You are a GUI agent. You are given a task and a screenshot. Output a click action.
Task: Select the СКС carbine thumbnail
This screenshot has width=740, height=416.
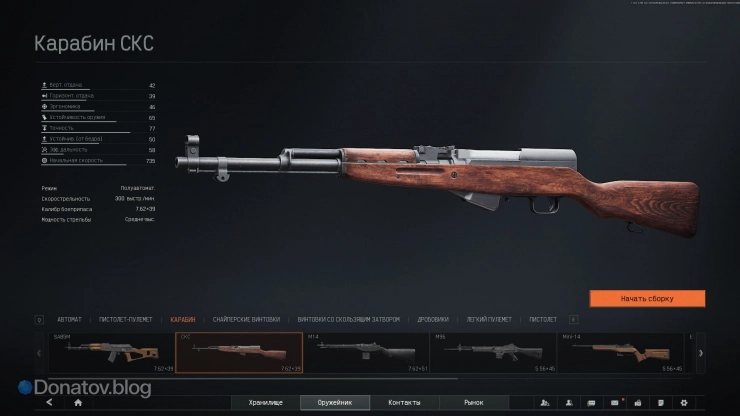pyautogui.click(x=239, y=352)
